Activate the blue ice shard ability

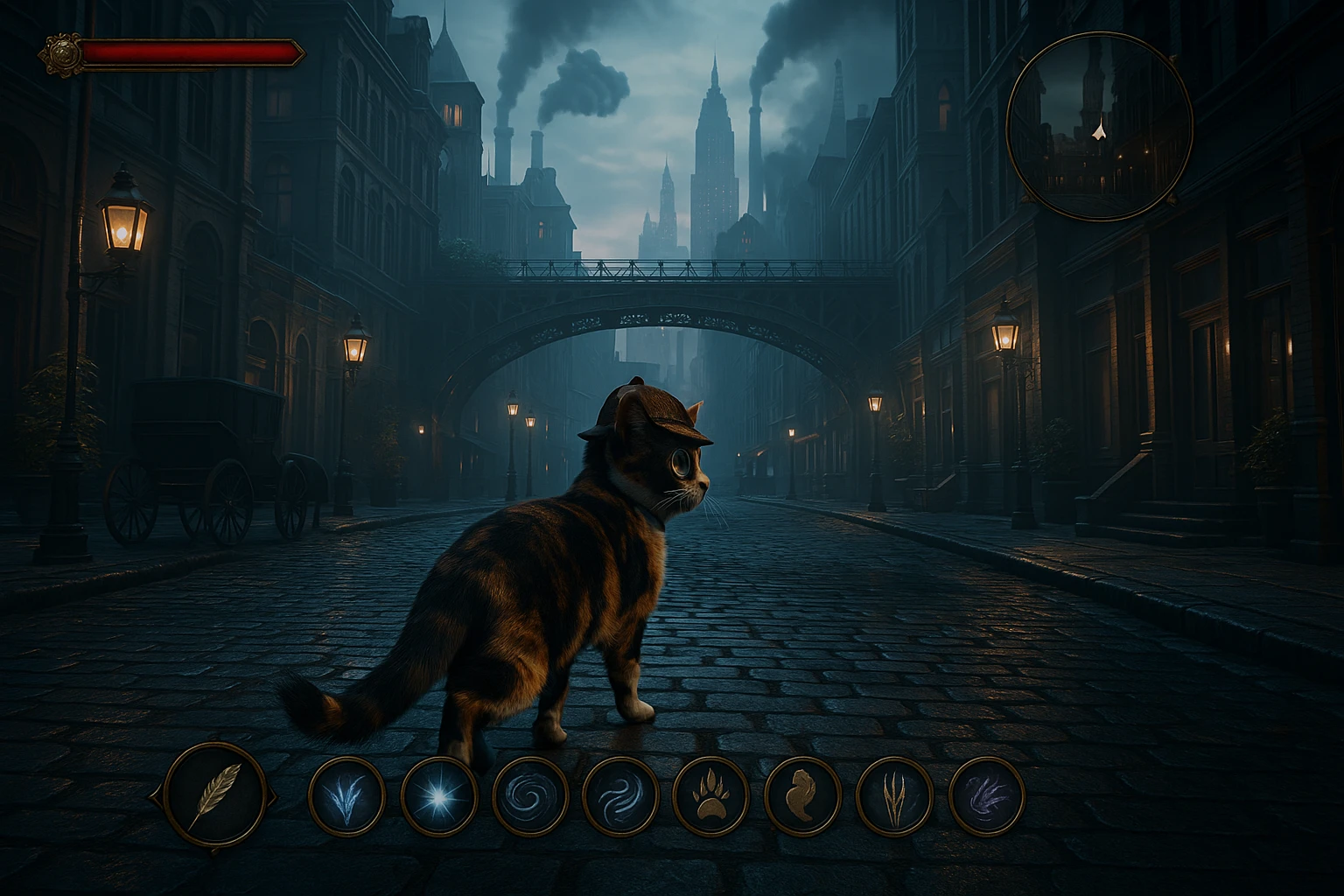(x=346, y=796)
